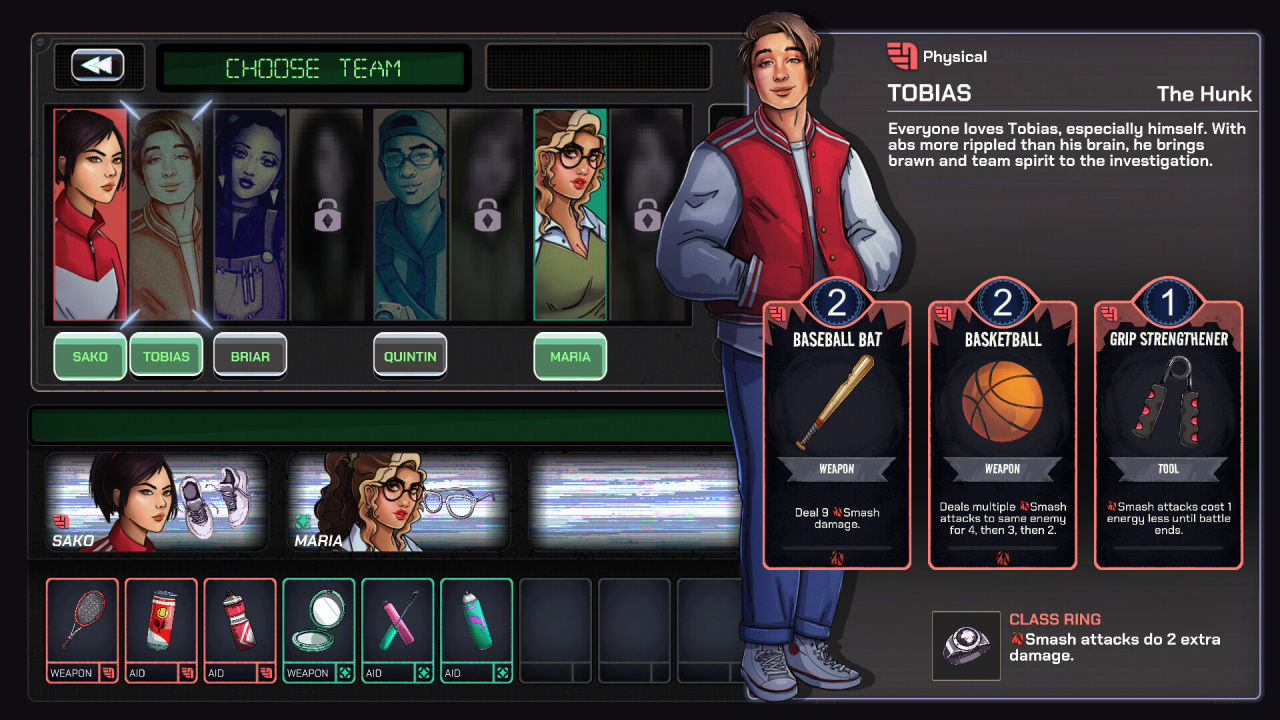The height and width of the screenshot is (720, 1280).
Task: Select Sako's character portrait
Action: (90, 214)
